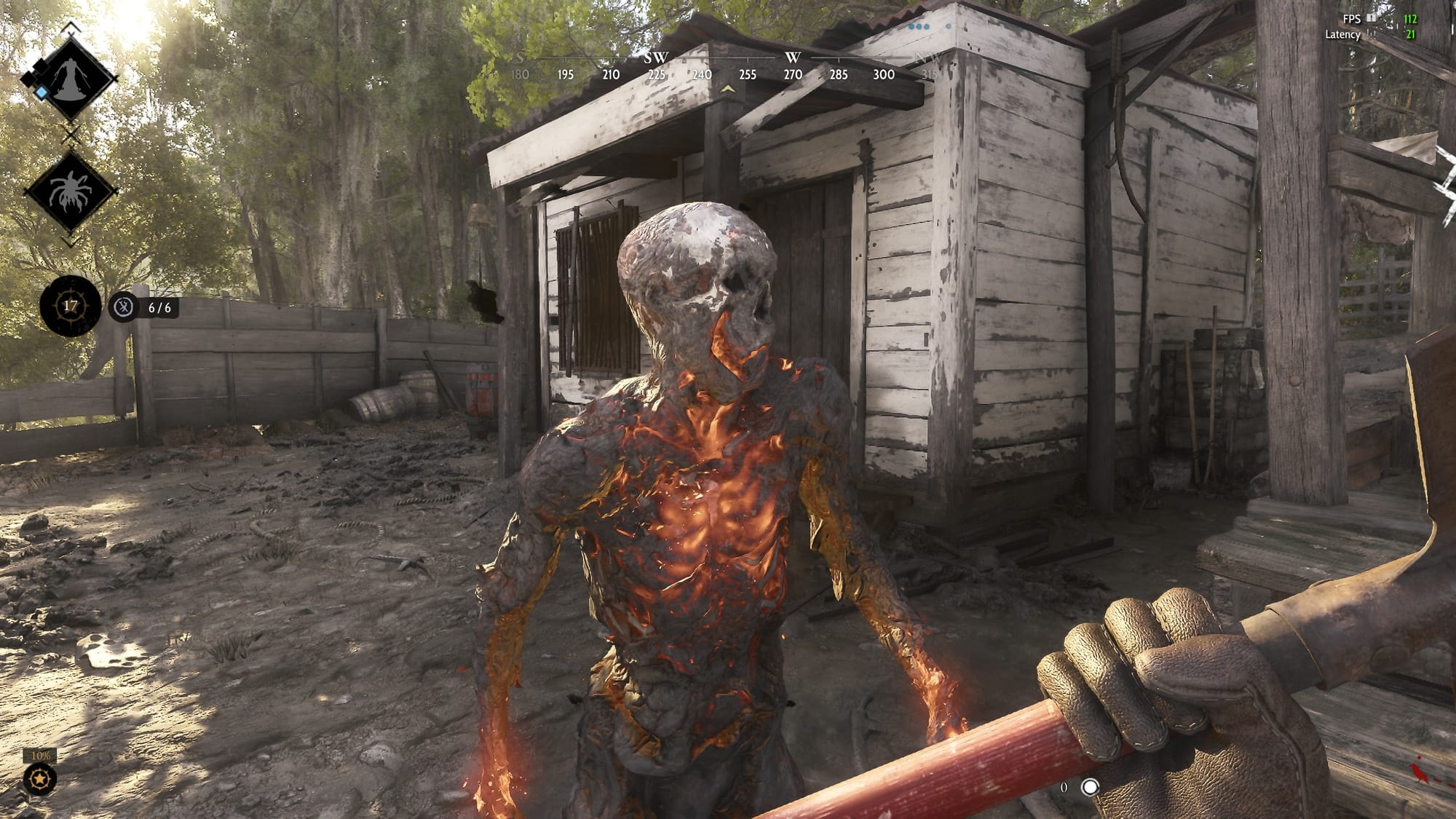
Task: Click the Spider boss diamond emblem
Action: (x=70, y=191)
